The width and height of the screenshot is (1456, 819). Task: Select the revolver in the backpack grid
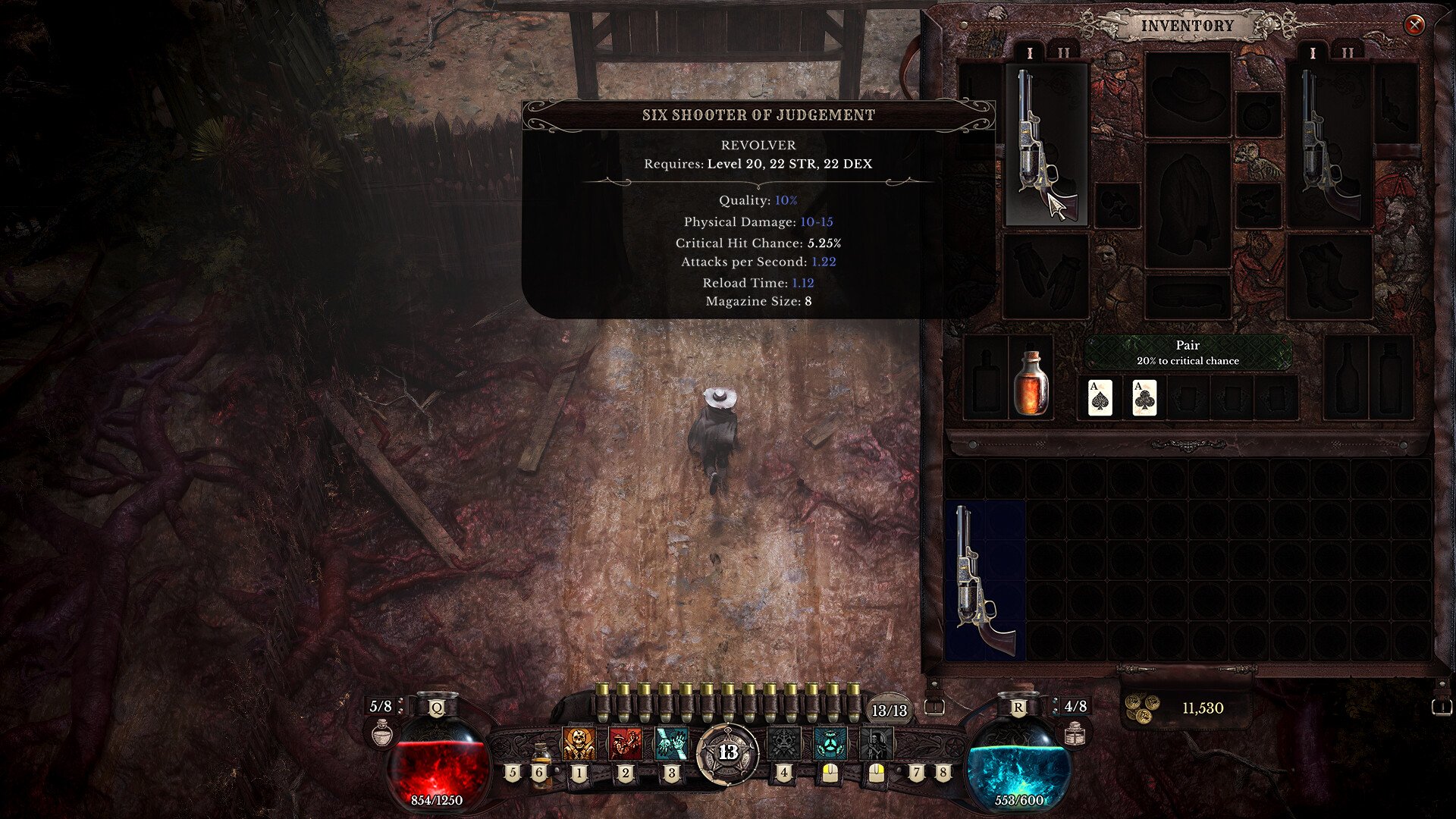pos(984,580)
